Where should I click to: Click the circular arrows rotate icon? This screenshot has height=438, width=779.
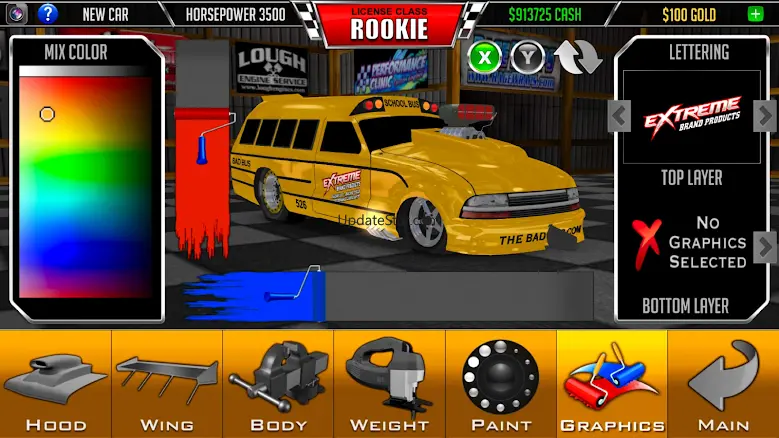580,57
